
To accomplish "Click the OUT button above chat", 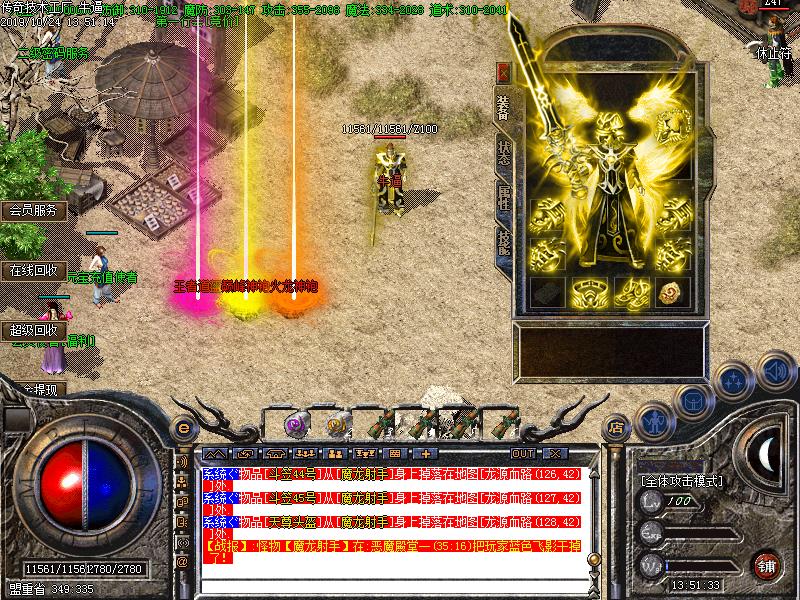I will click(525, 454).
